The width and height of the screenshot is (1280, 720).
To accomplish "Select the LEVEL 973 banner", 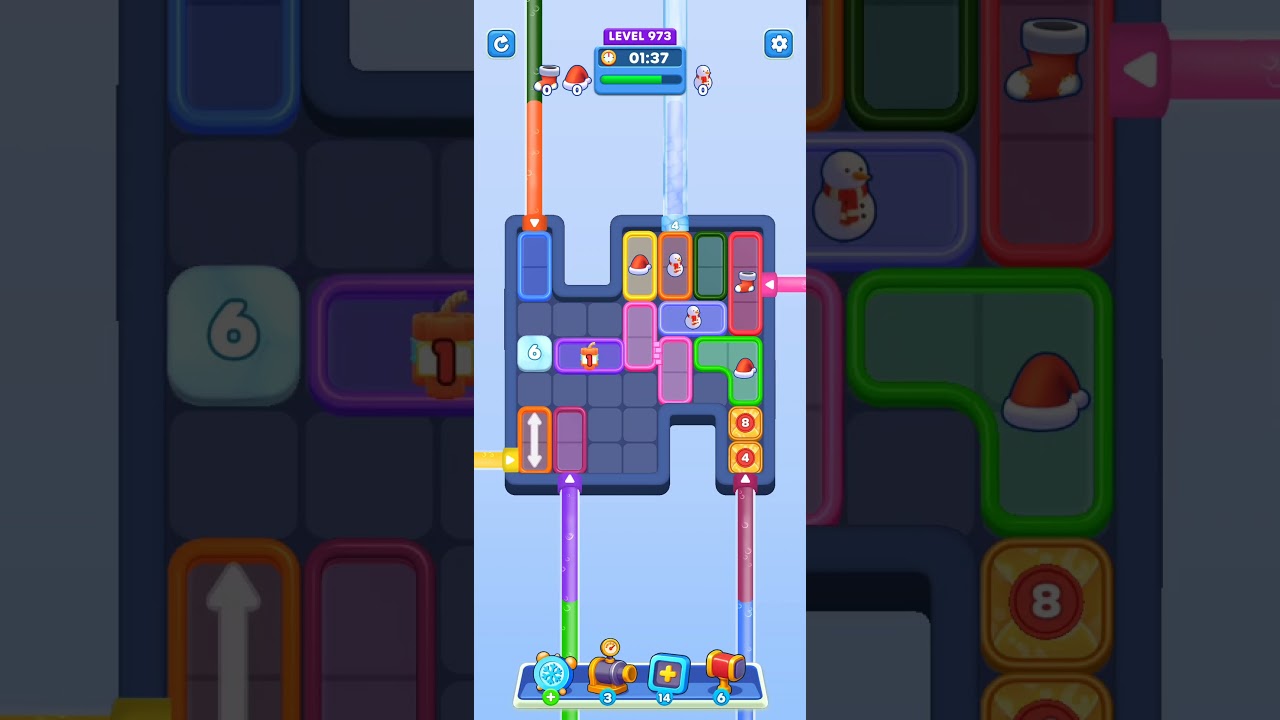I will click(639, 36).
